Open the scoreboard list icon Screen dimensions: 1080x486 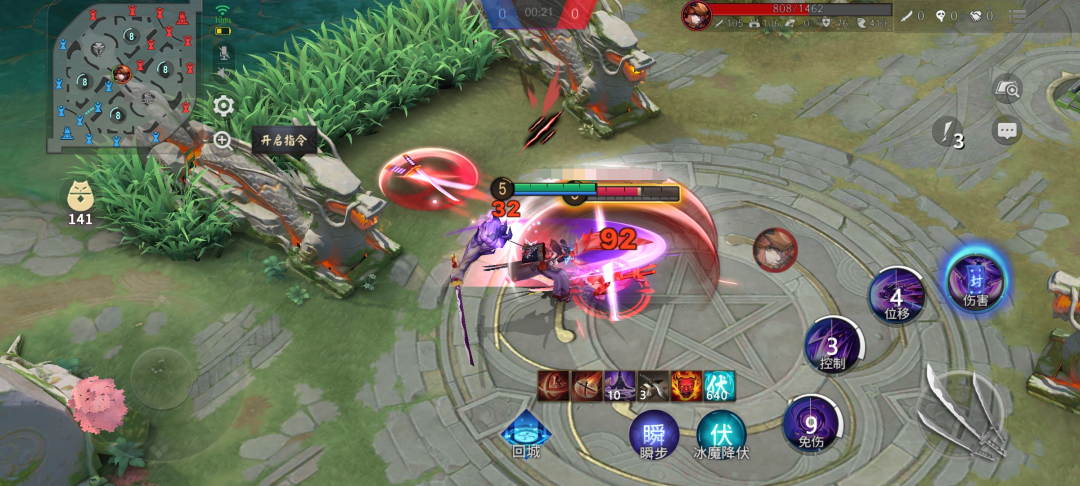tap(1017, 16)
